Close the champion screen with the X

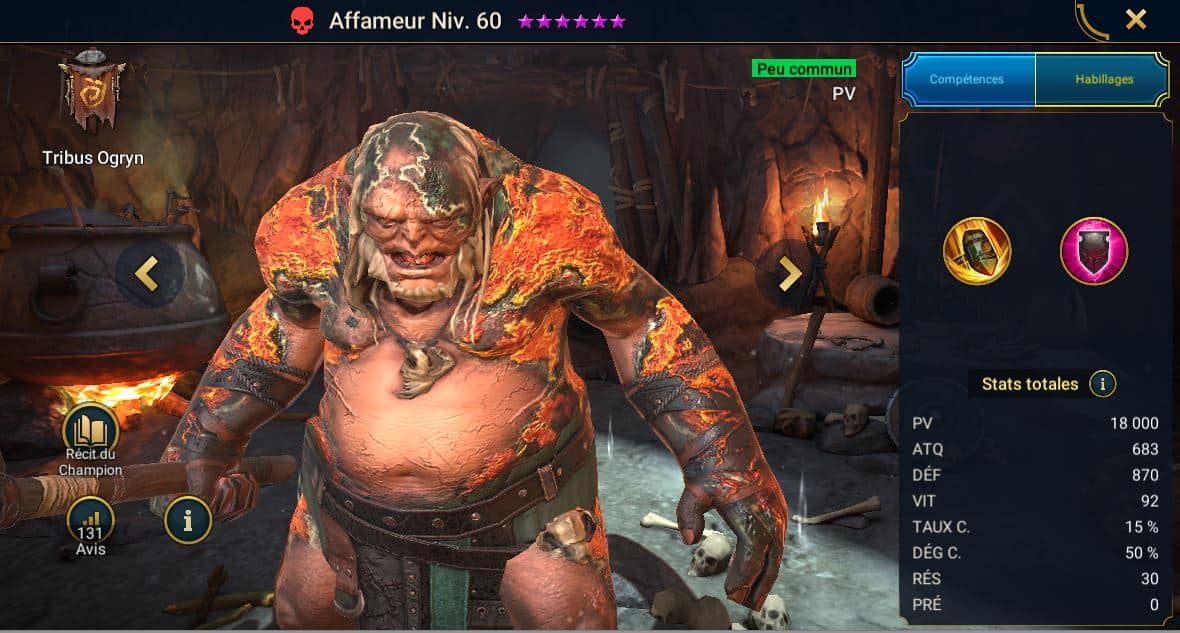(1136, 19)
